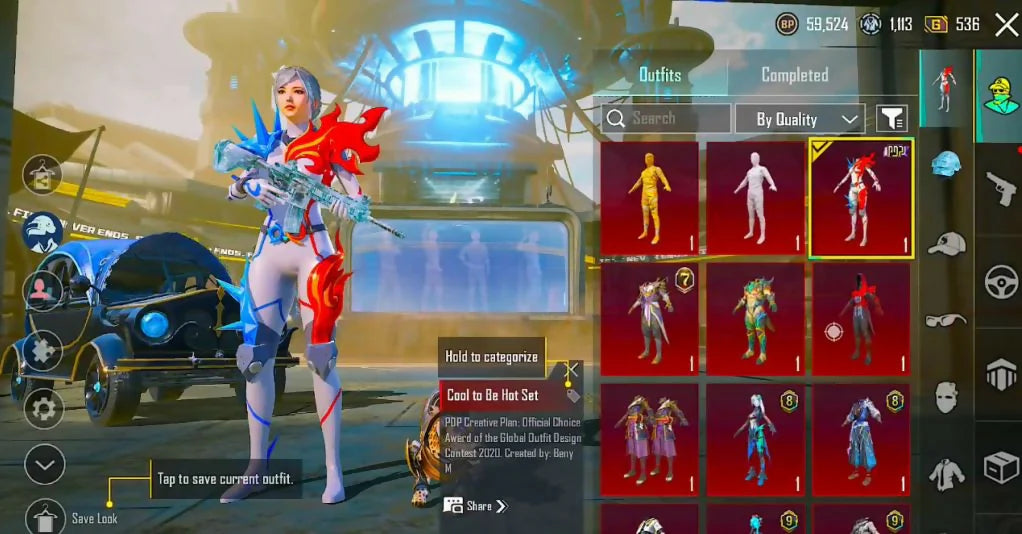Save the current look with Save Look
The width and height of the screenshot is (1022, 534).
42,517
